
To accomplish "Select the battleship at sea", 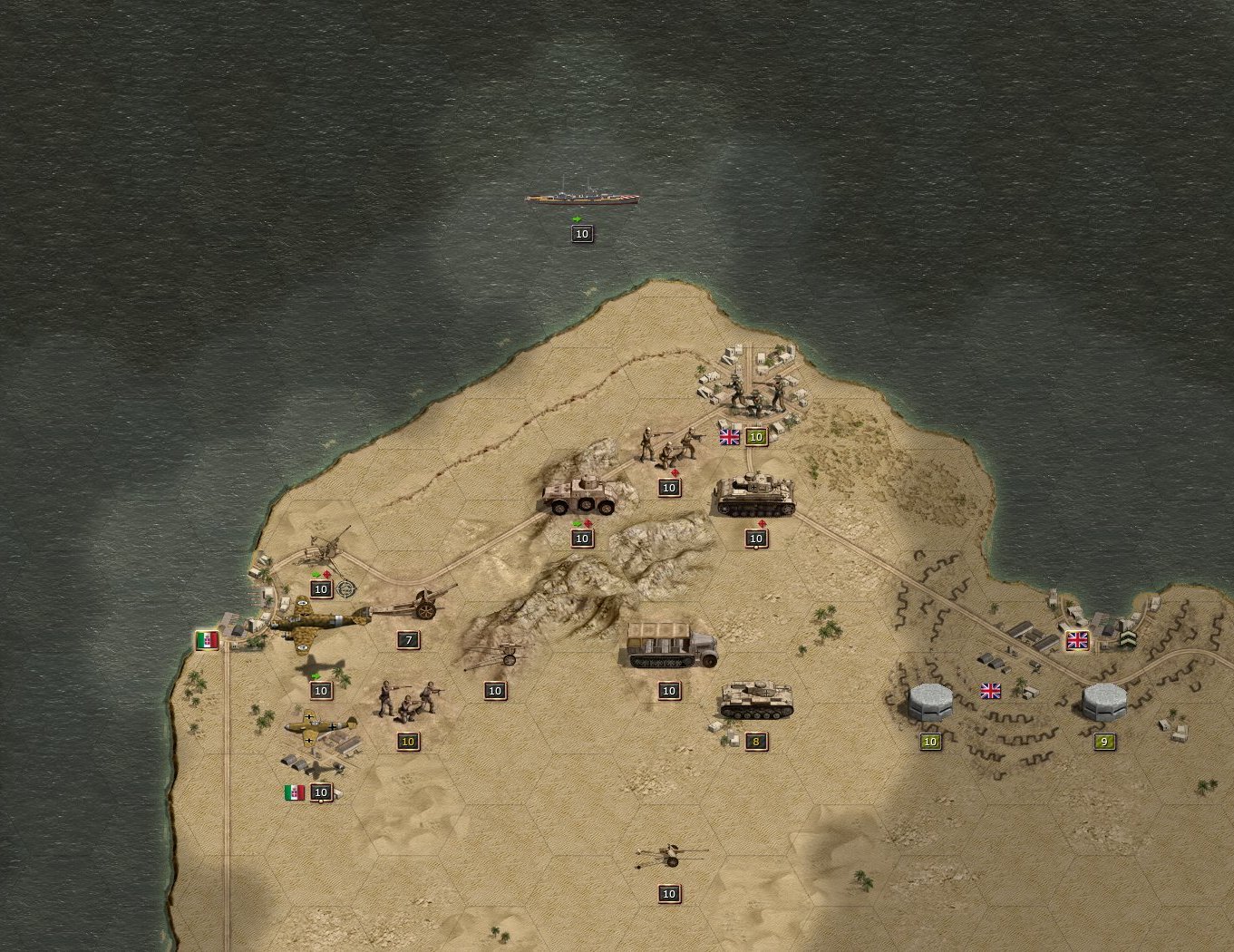I will [x=582, y=197].
